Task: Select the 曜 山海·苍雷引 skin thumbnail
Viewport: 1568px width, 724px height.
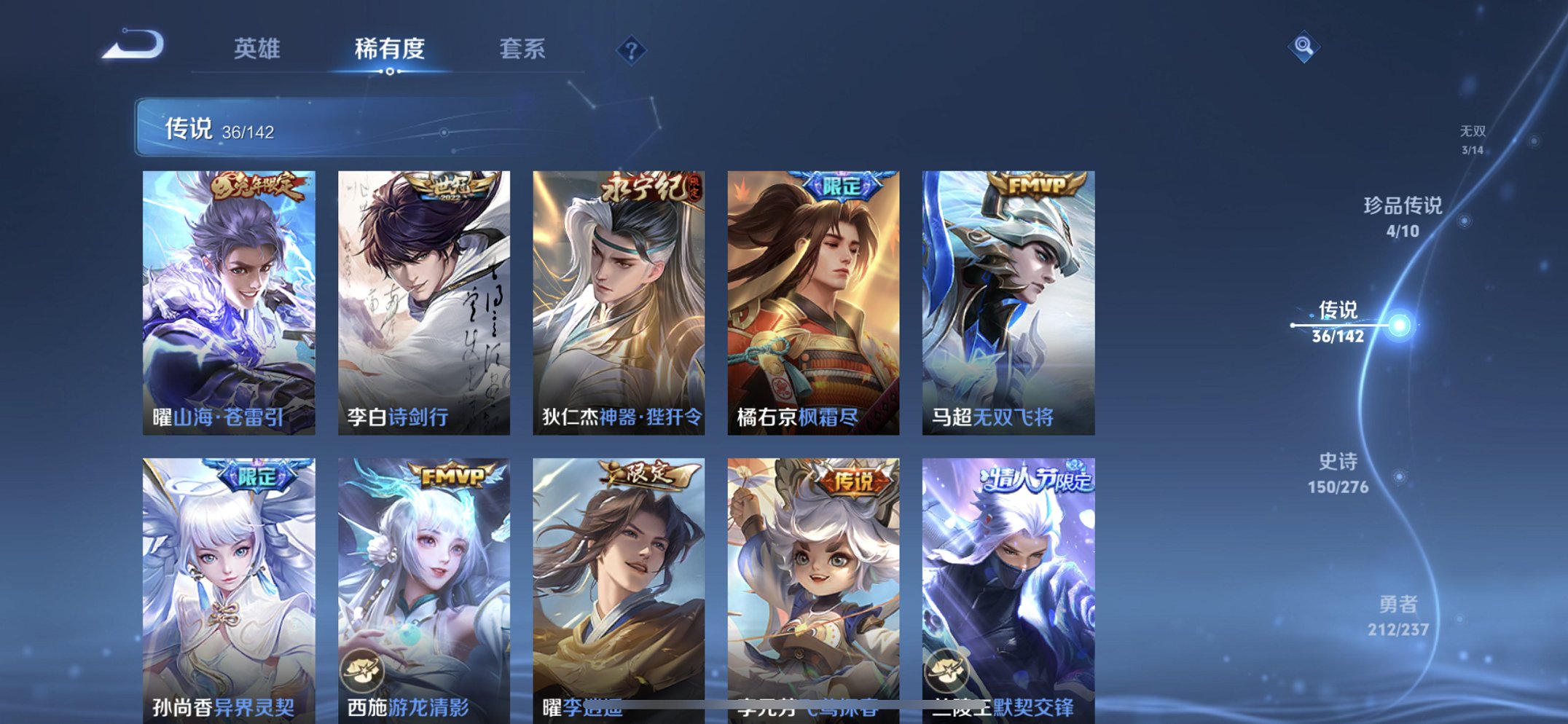Action: (226, 299)
